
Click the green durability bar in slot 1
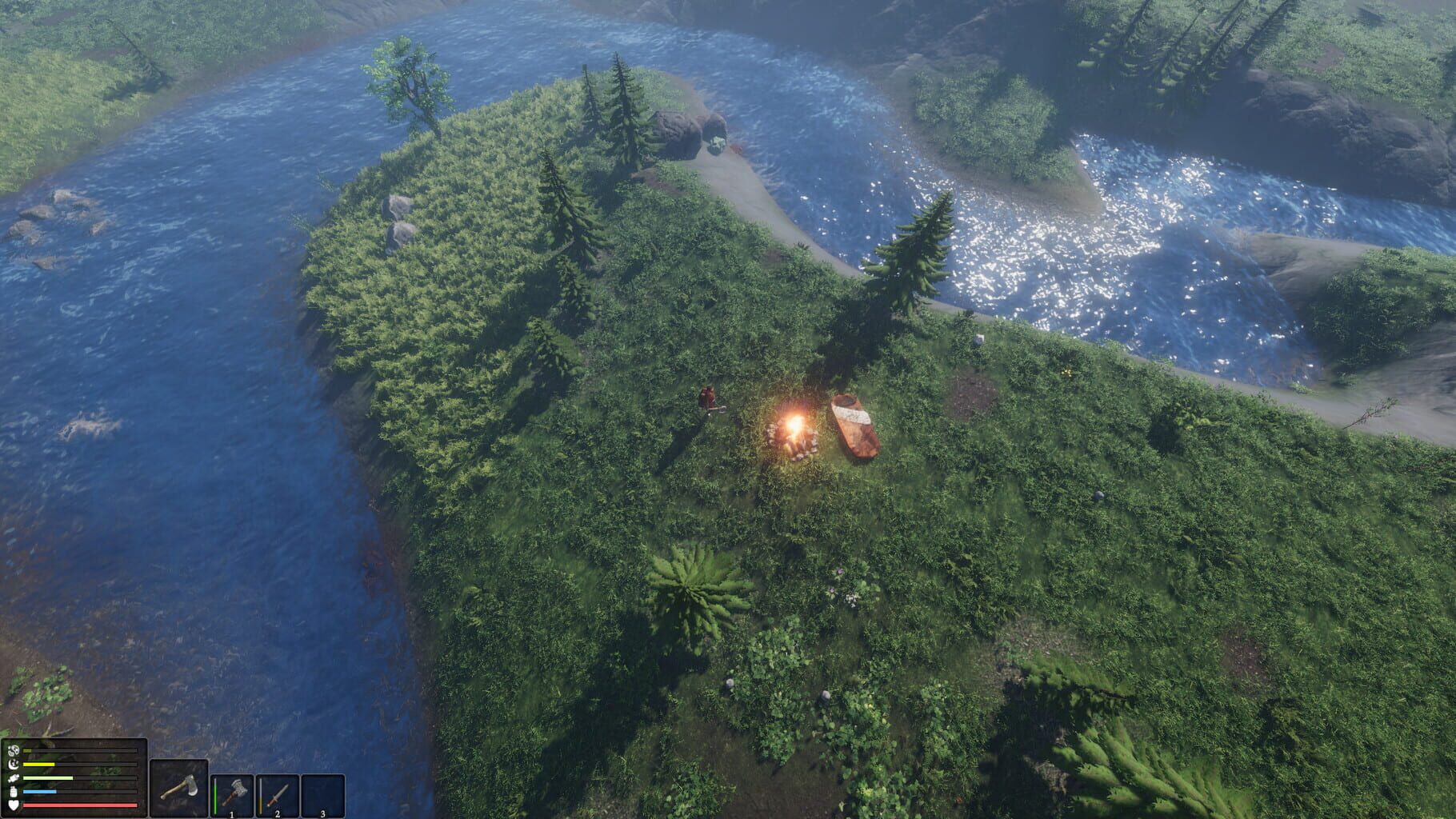[x=215, y=795]
